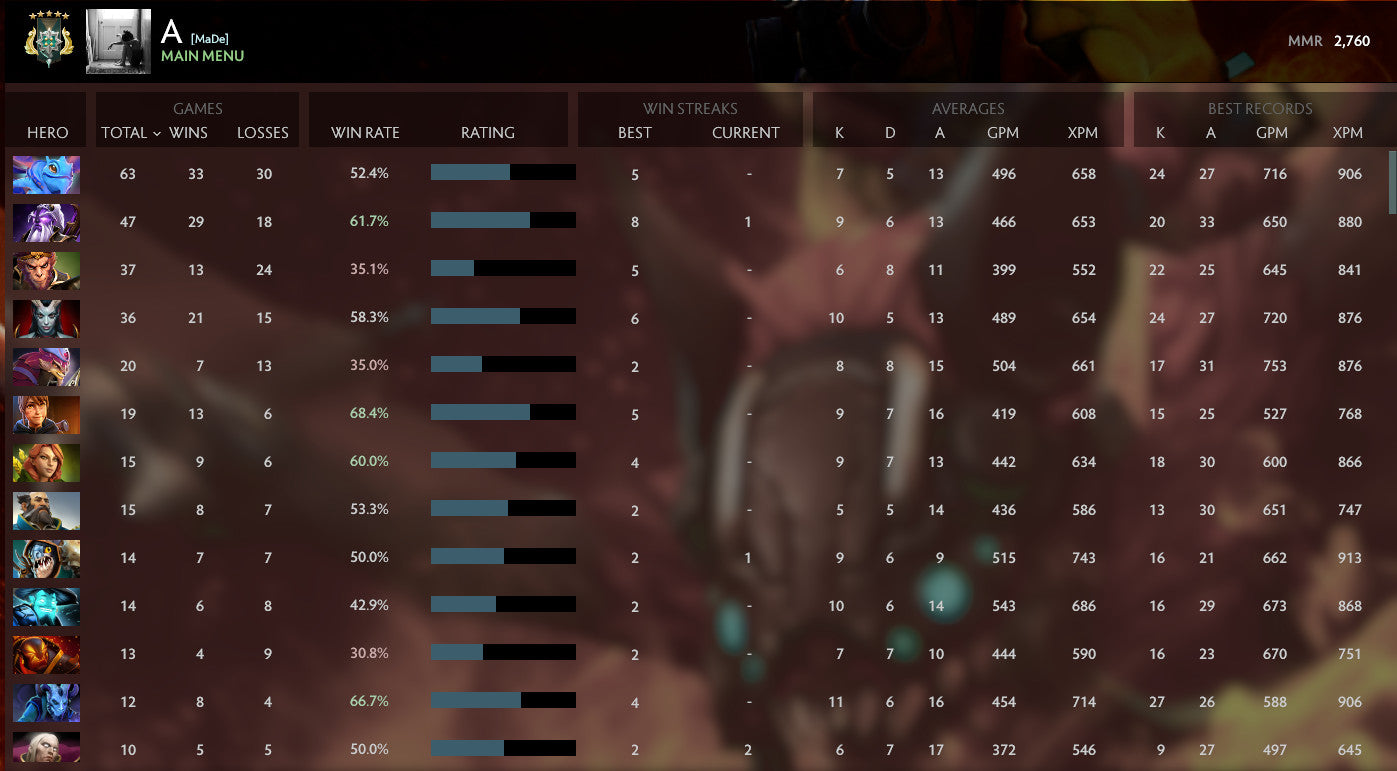
Task: Open the Slark hero portrait
Action: [45, 558]
